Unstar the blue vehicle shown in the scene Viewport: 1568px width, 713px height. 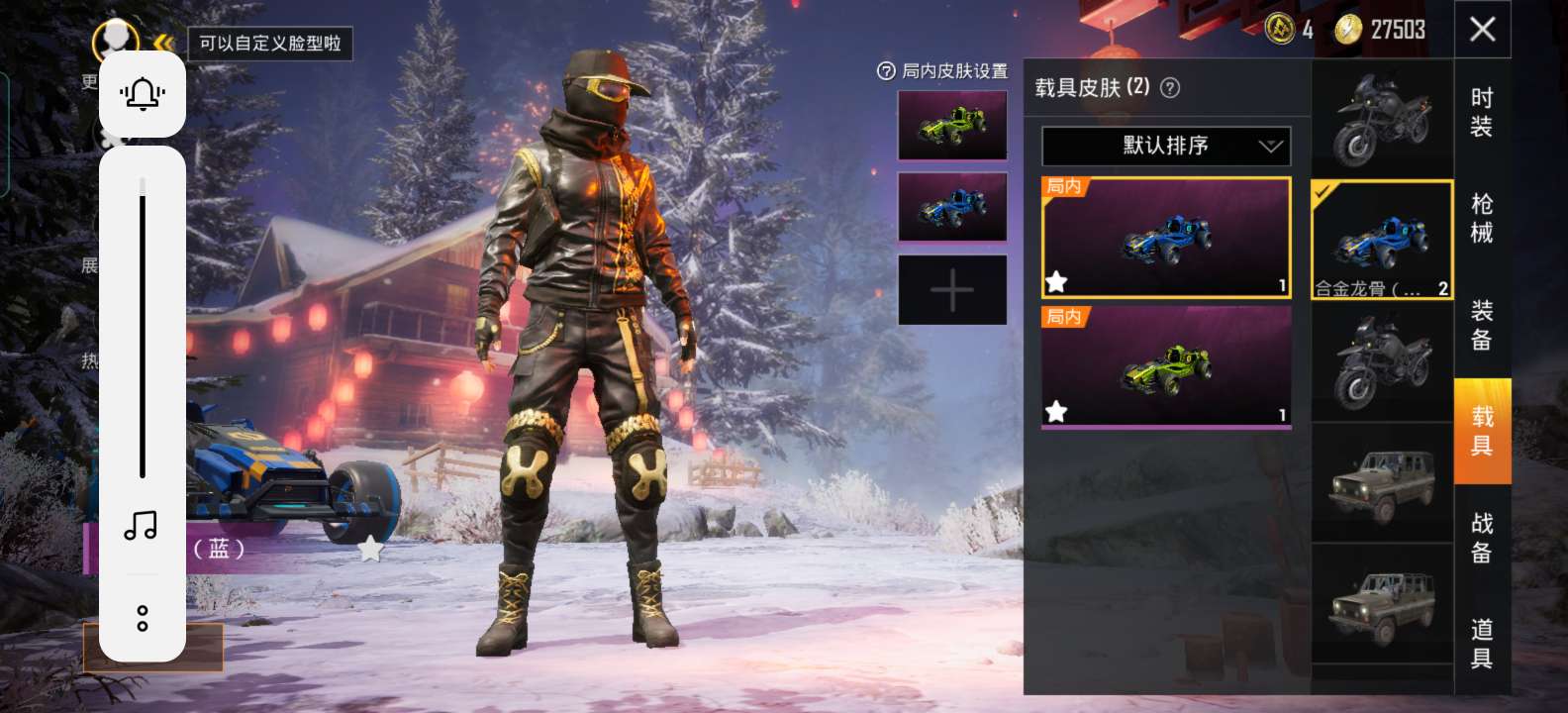371,546
